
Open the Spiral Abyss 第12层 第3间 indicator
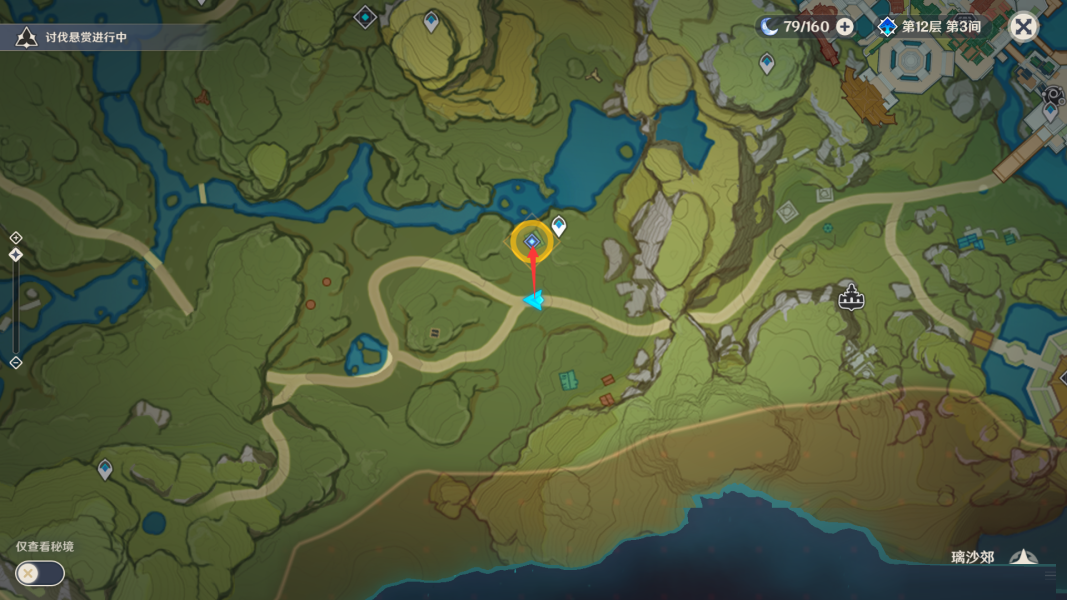pos(930,27)
